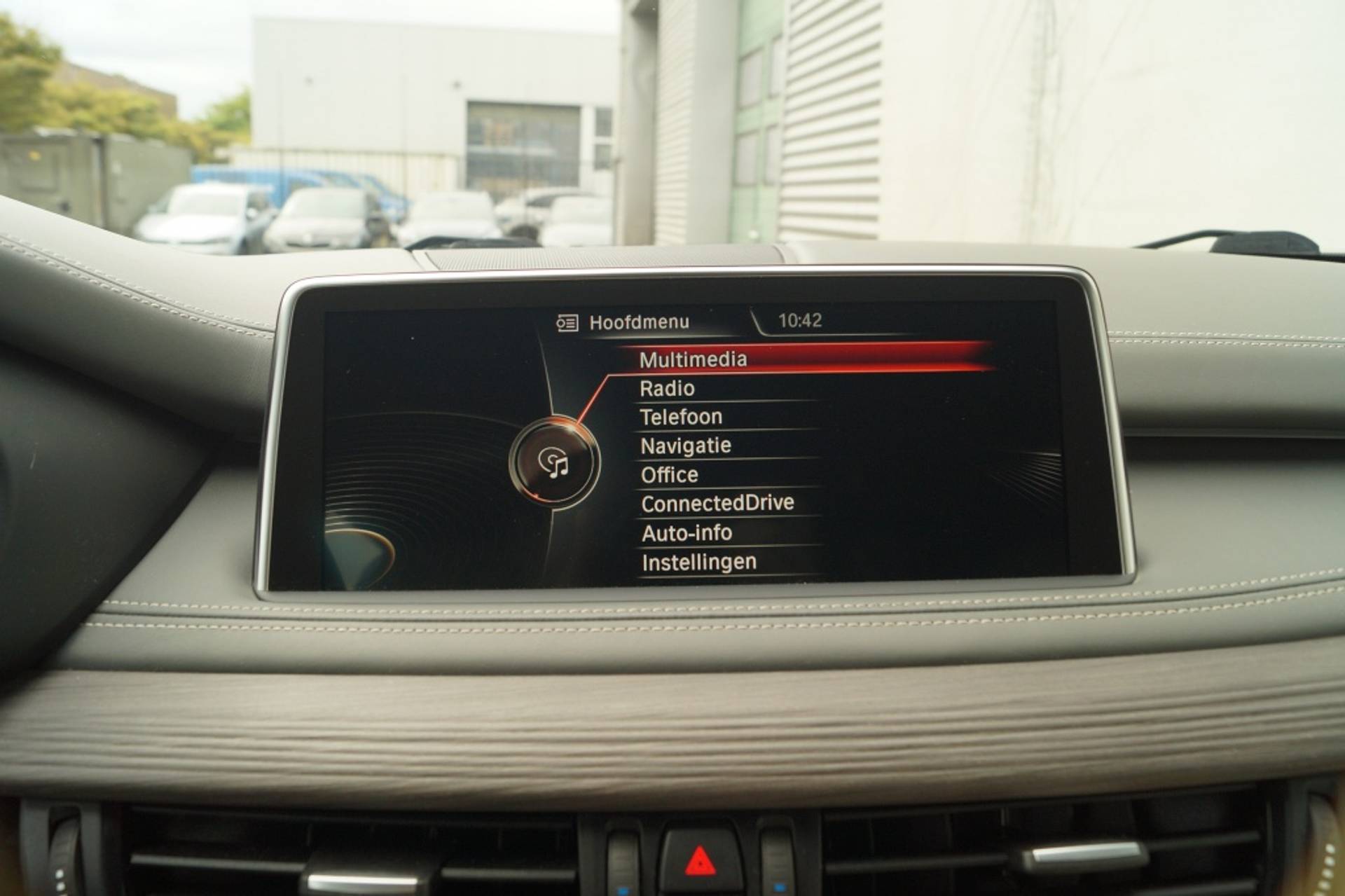Screen dimensions: 1345x896
Task: Open Instellingen settings
Action: [699, 563]
